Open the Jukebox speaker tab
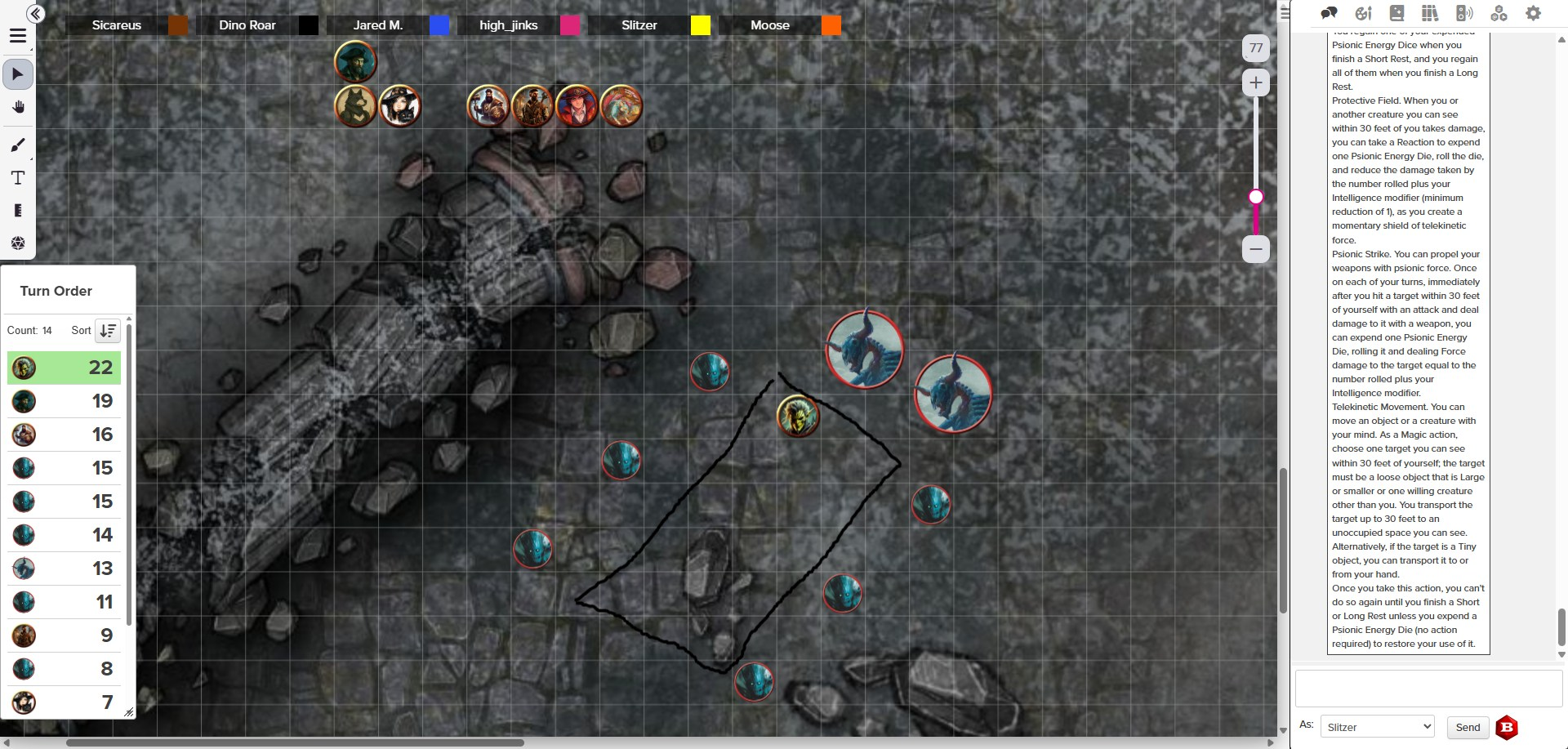This screenshot has width=1568, height=749. tap(1463, 13)
